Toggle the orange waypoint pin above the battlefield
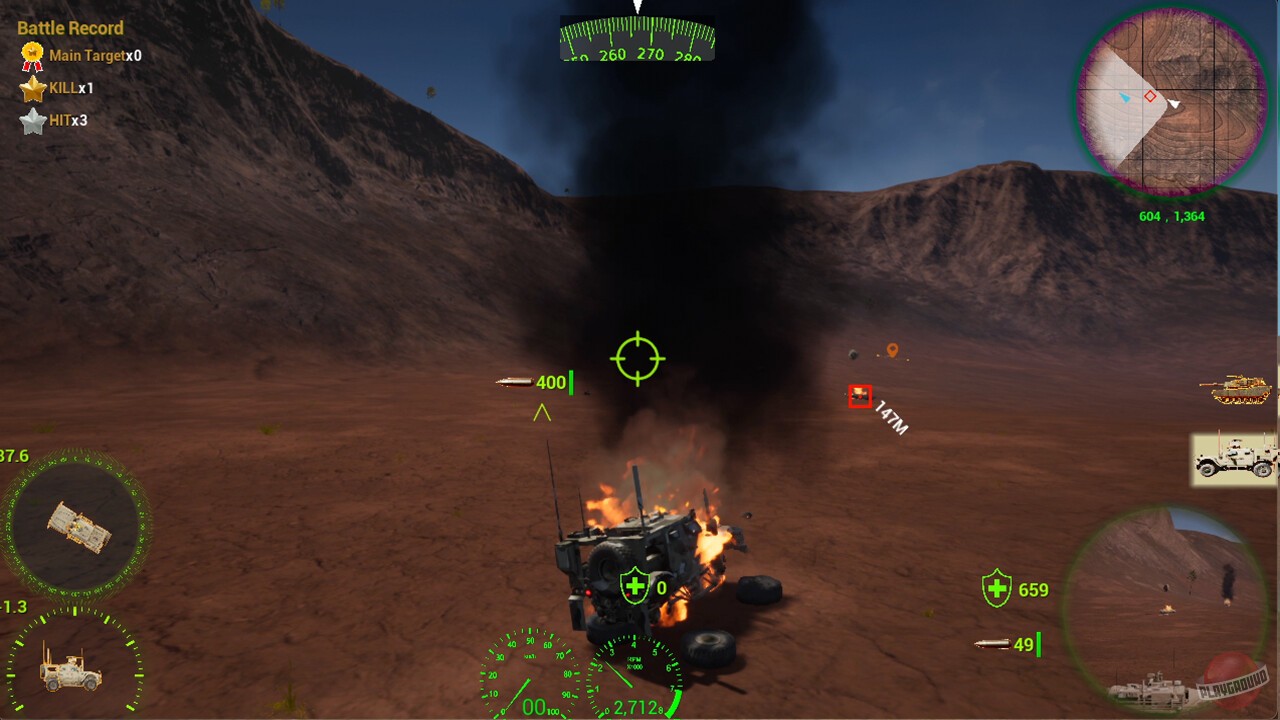Screen dimensions: 1280x720 point(891,350)
